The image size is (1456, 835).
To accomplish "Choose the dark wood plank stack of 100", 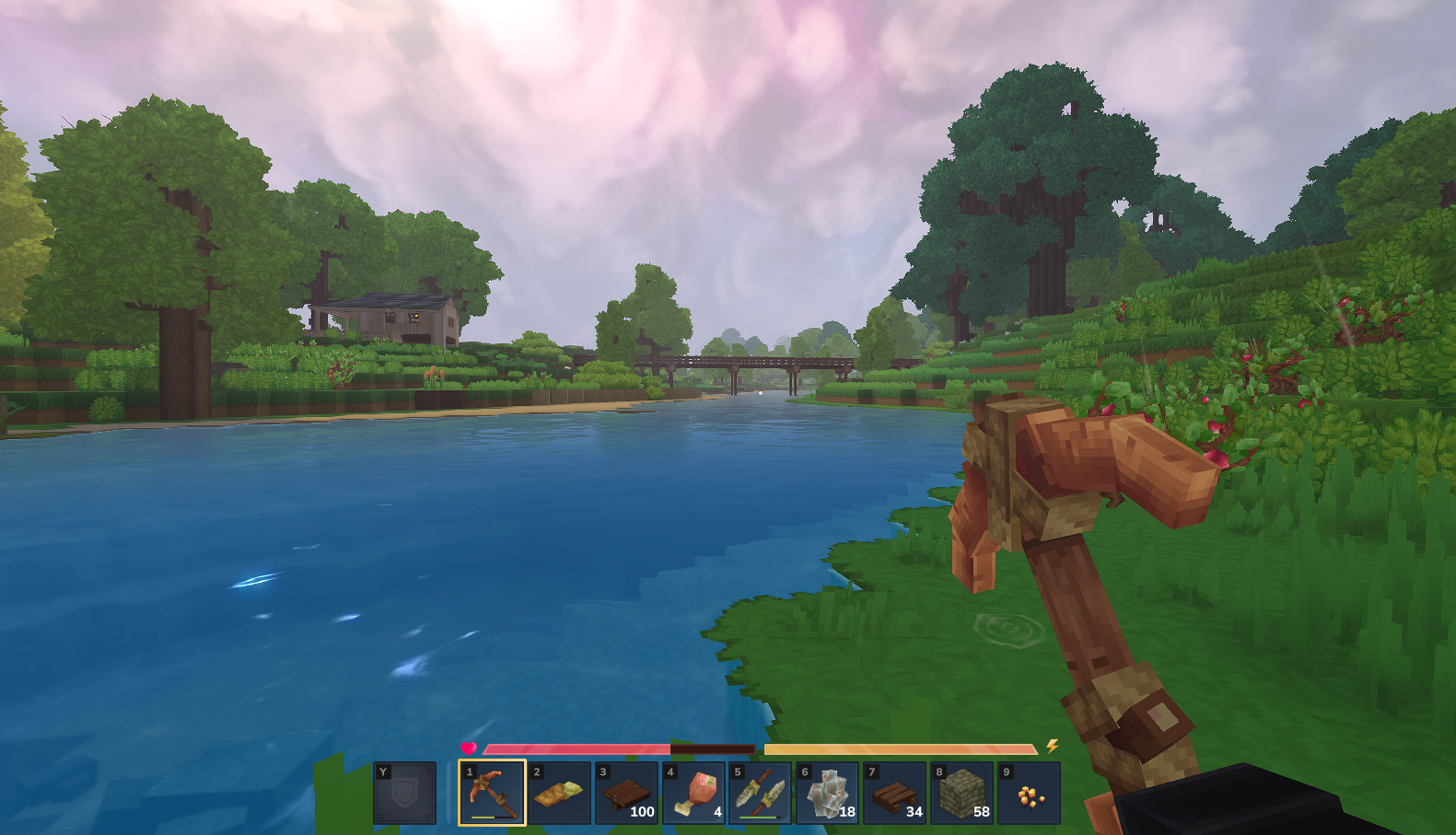I will [x=626, y=793].
